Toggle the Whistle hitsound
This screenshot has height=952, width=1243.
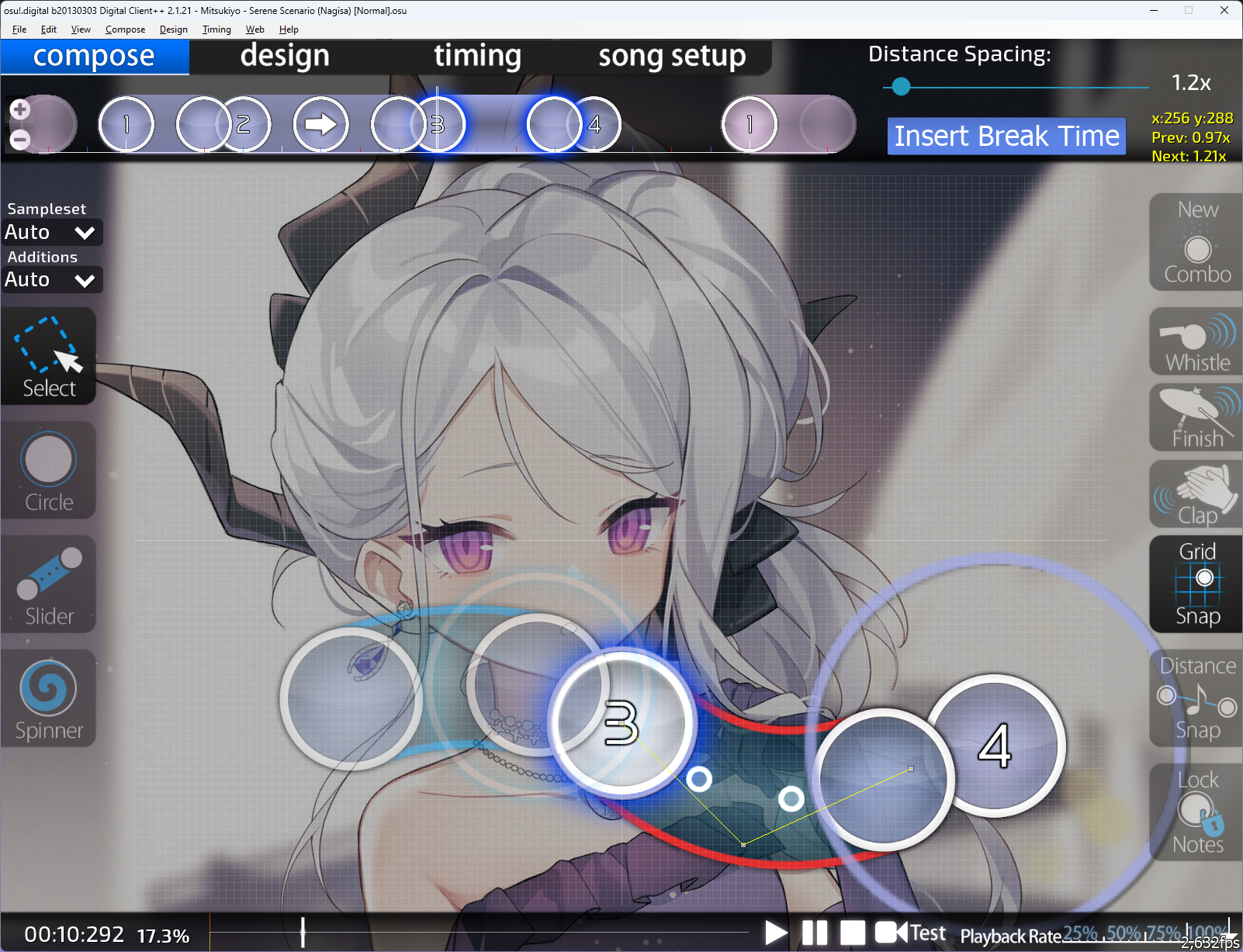(1196, 342)
